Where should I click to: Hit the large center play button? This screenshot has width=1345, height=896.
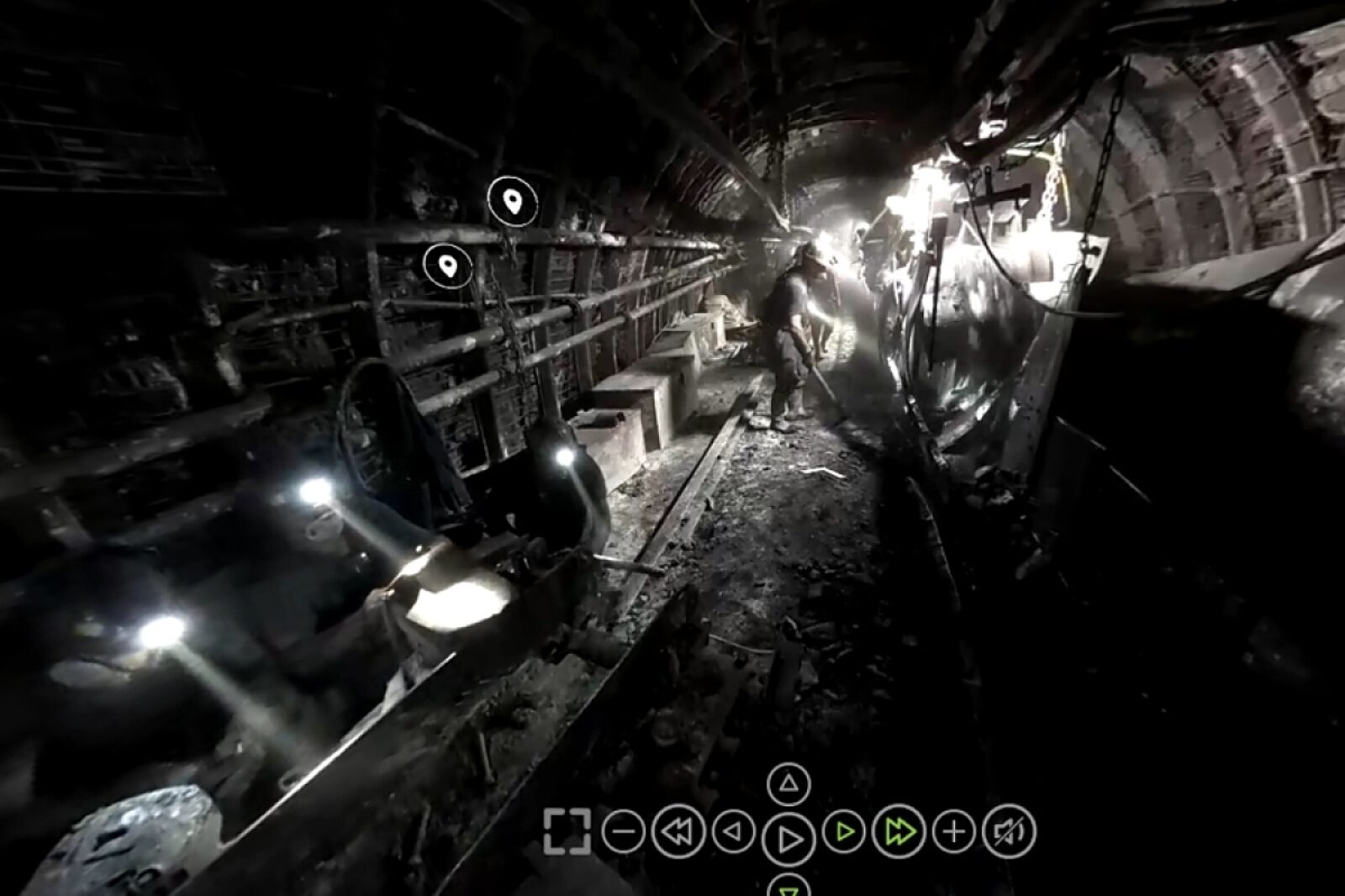pos(789,838)
